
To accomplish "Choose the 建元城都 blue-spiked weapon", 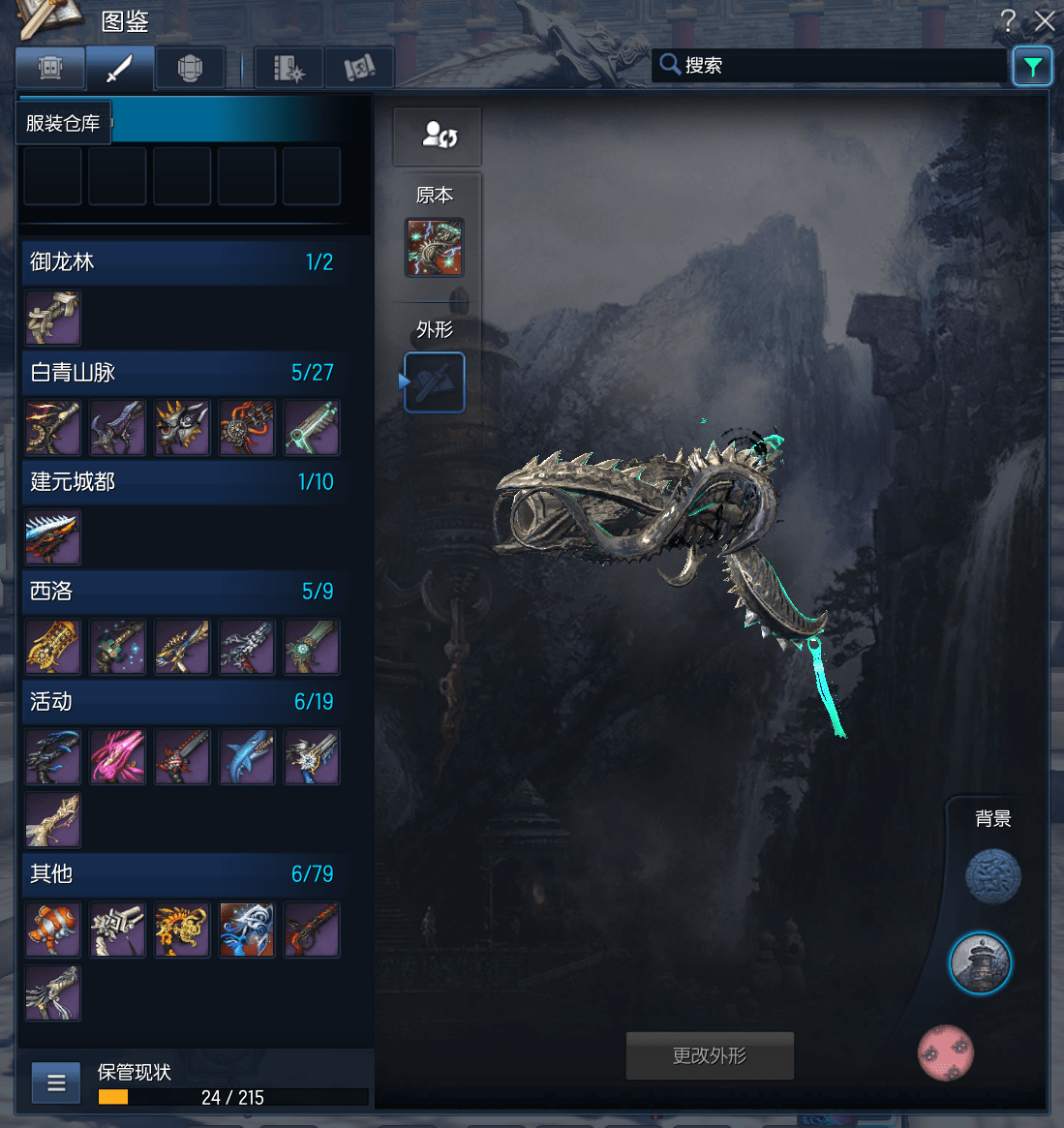I will point(53,537).
